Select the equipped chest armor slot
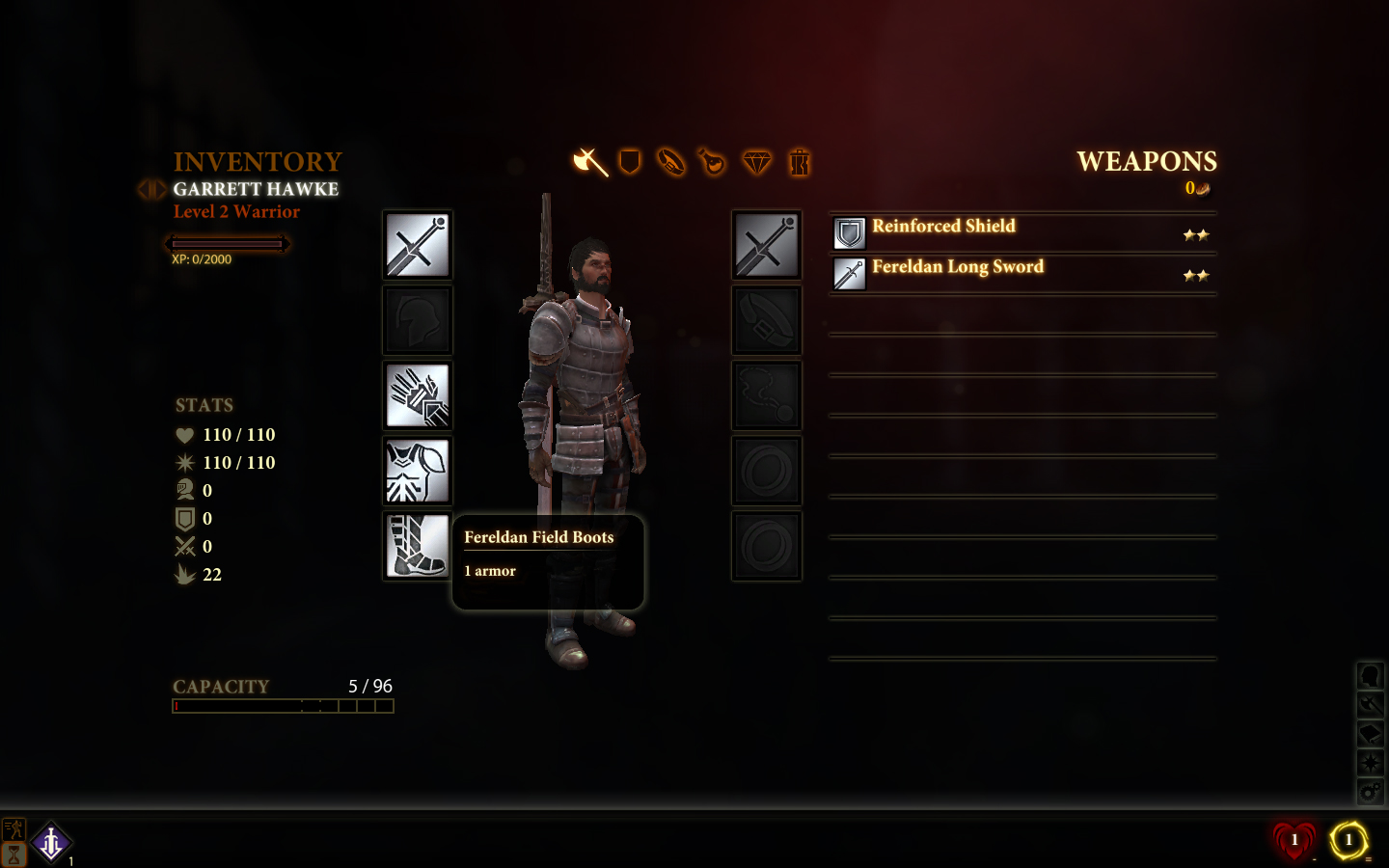The width and height of the screenshot is (1389, 868). [x=418, y=471]
